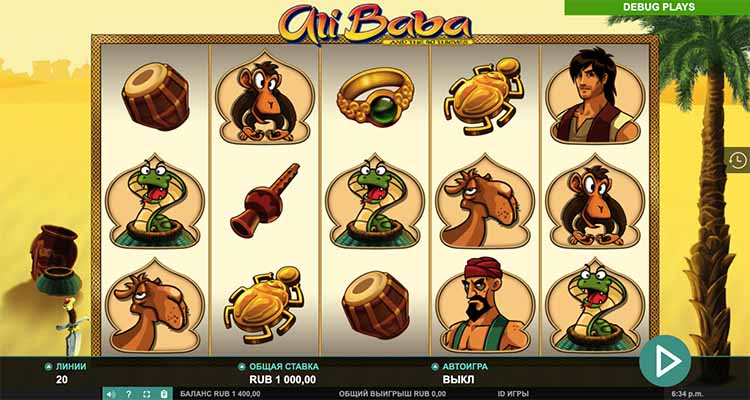Image resolution: width=750 pixels, height=400 pixels.
Task: Open the autoplay (АВТОИГРА) options
Action: point(434,367)
